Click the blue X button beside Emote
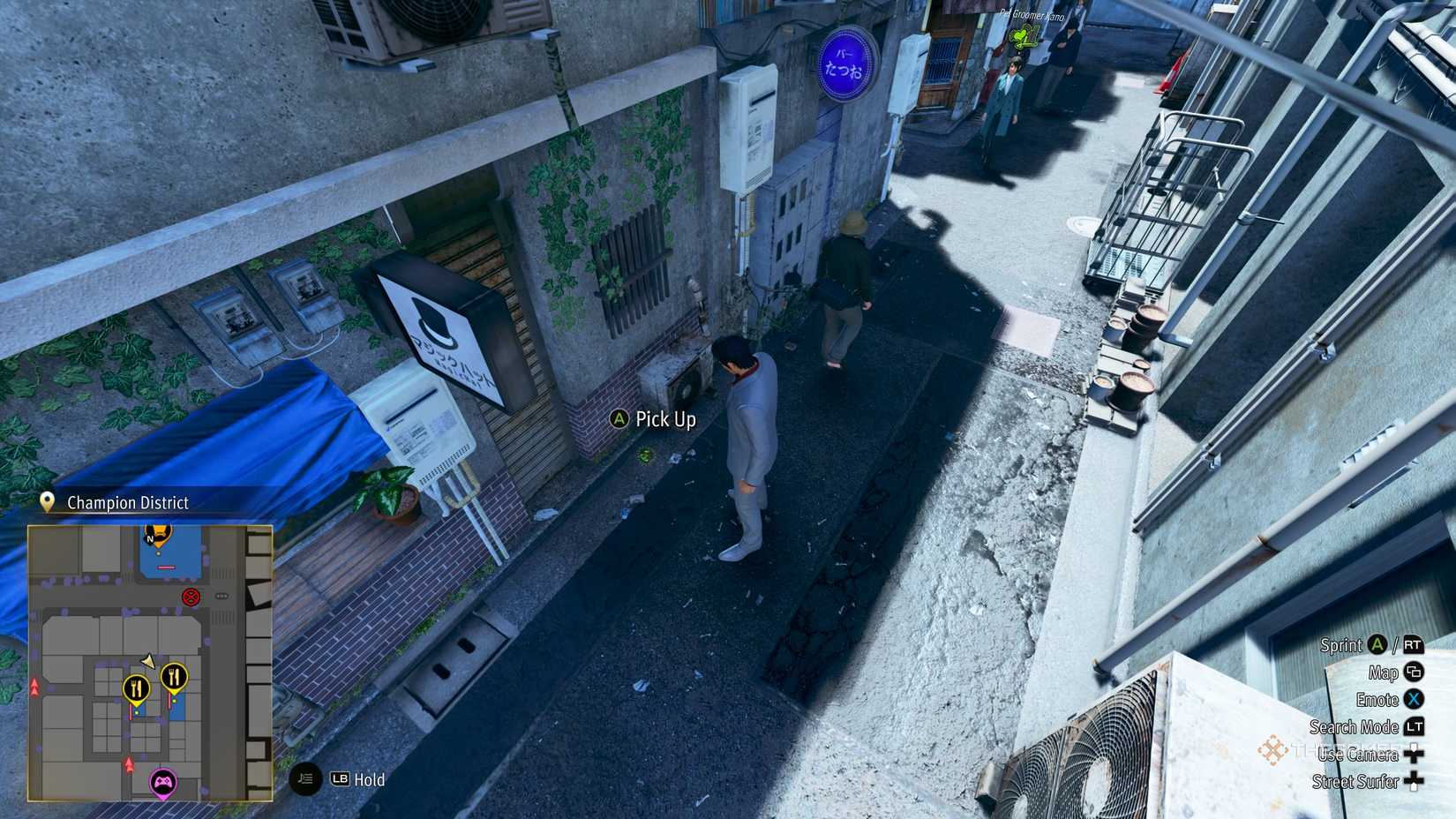The width and height of the screenshot is (1456, 819). 1414,700
